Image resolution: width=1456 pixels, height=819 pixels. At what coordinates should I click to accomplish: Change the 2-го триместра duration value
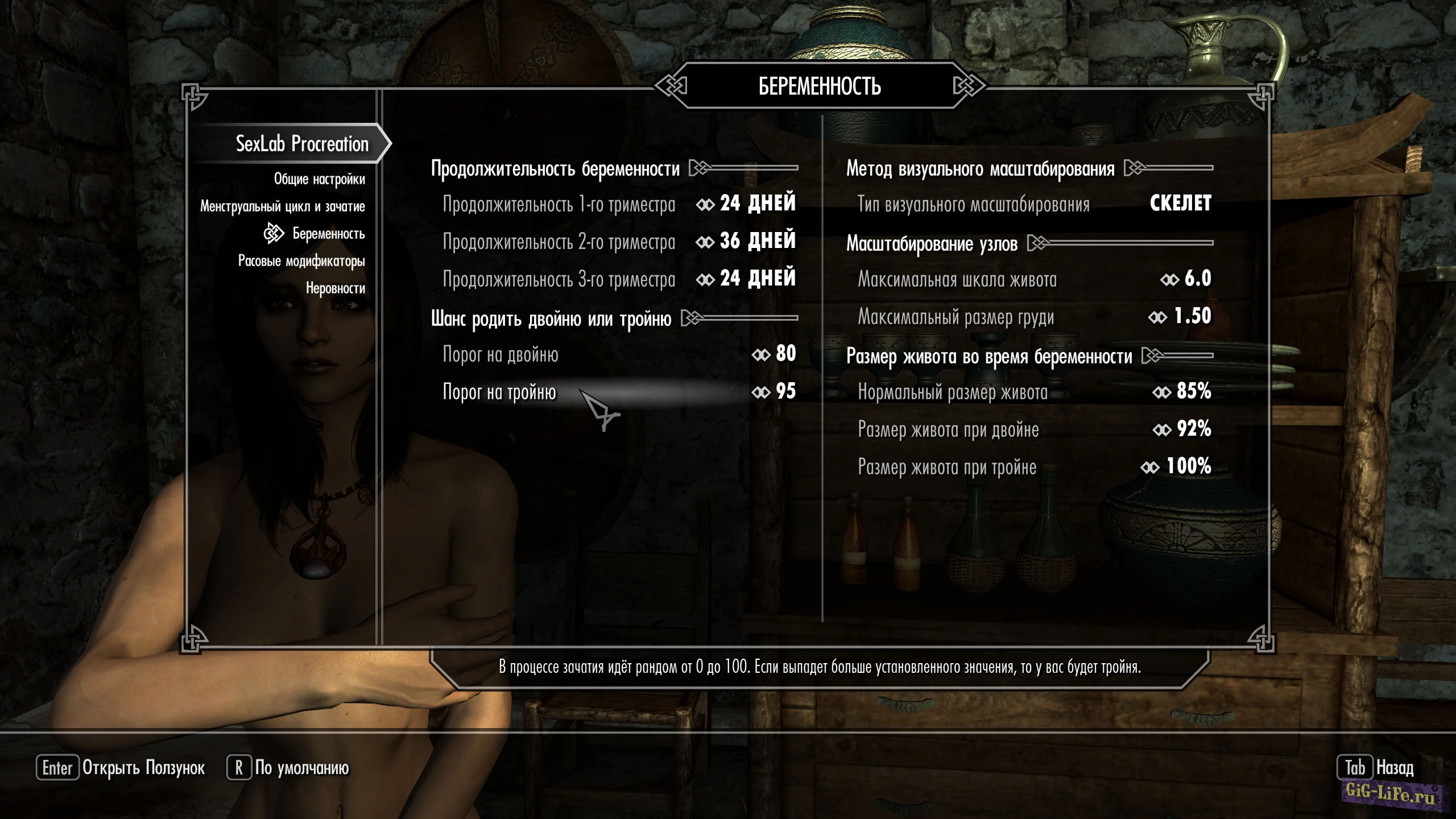coord(619,242)
